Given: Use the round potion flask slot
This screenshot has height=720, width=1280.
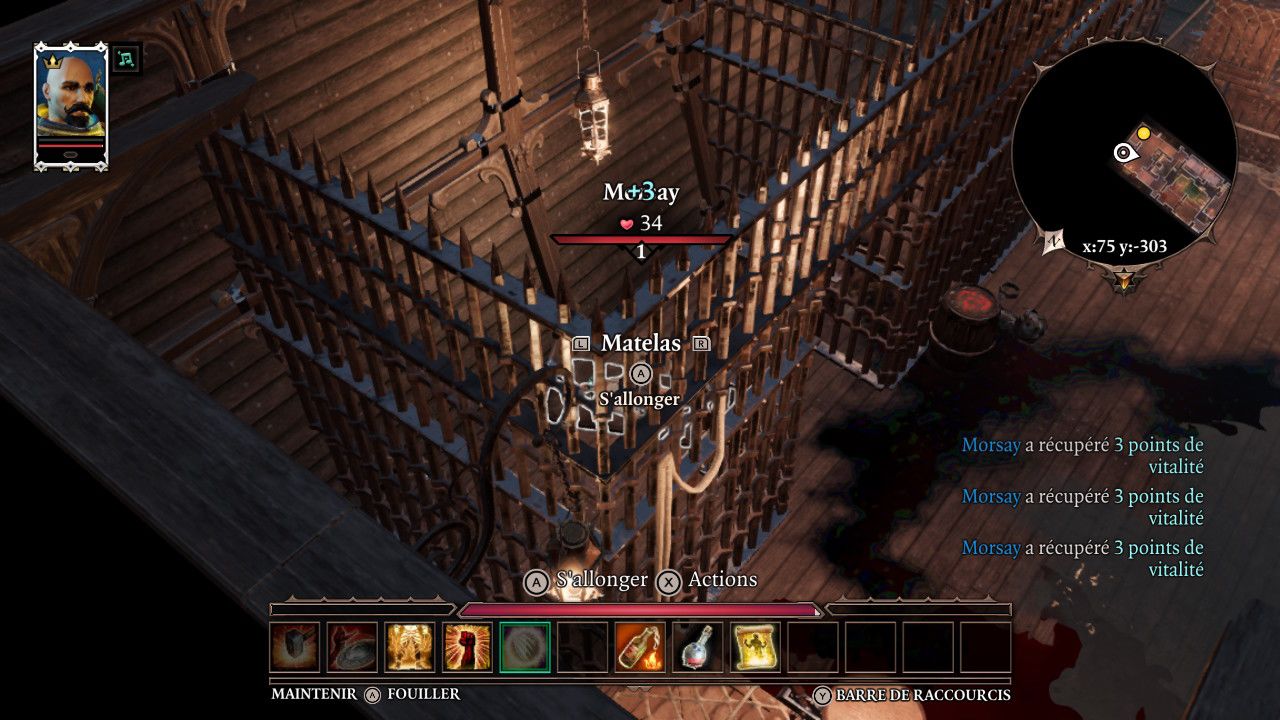Looking at the screenshot, I should [698, 647].
